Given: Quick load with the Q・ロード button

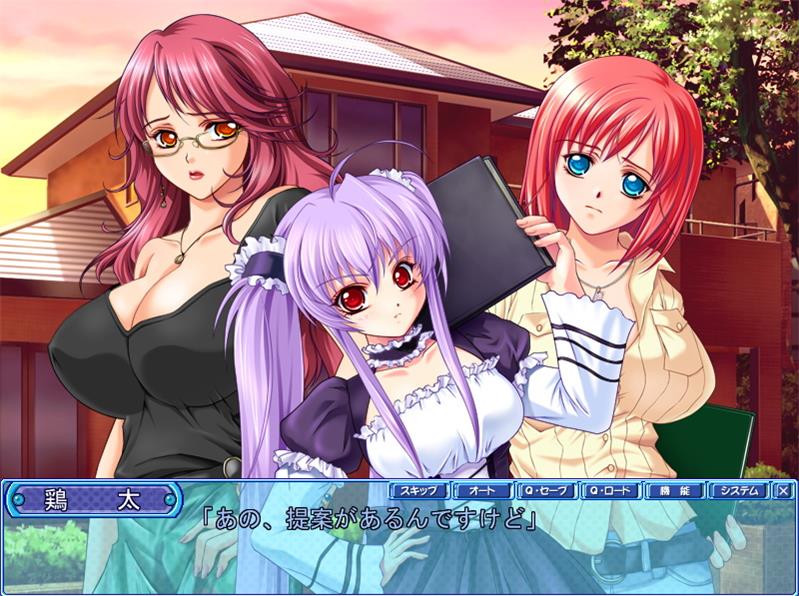Looking at the screenshot, I should [x=610, y=491].
